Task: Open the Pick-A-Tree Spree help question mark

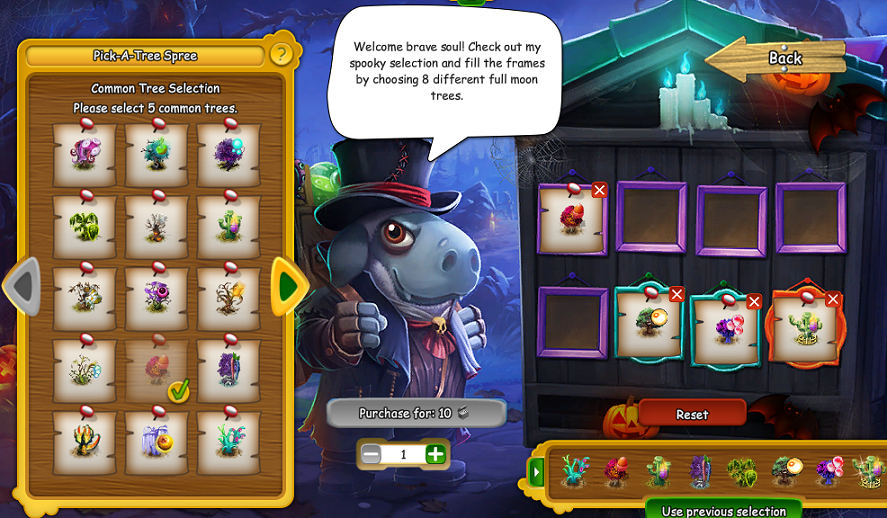Action: (x=281, y=54)
